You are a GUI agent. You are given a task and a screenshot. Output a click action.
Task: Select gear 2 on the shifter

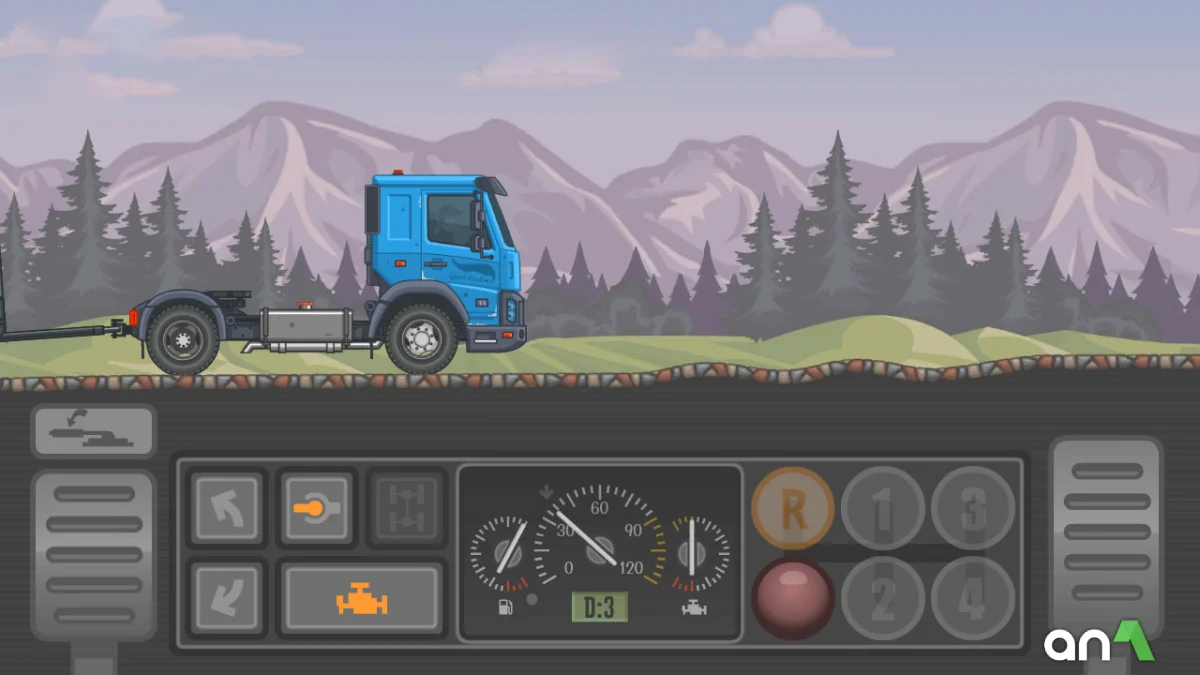882,598
